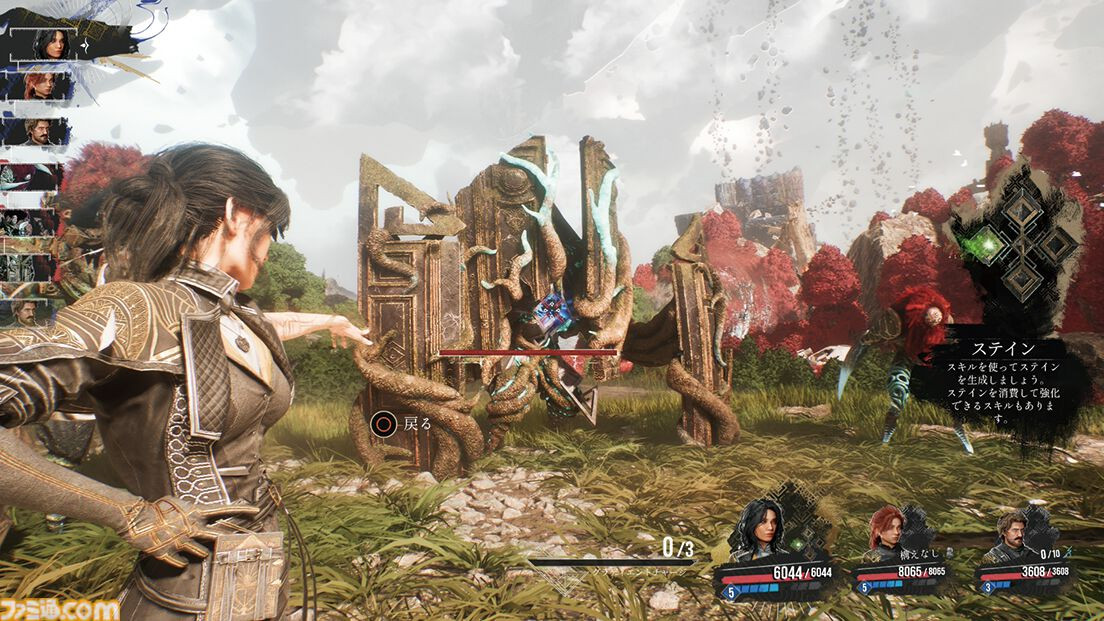Select the glowing green Stain diamond

(x=985, y=244)
